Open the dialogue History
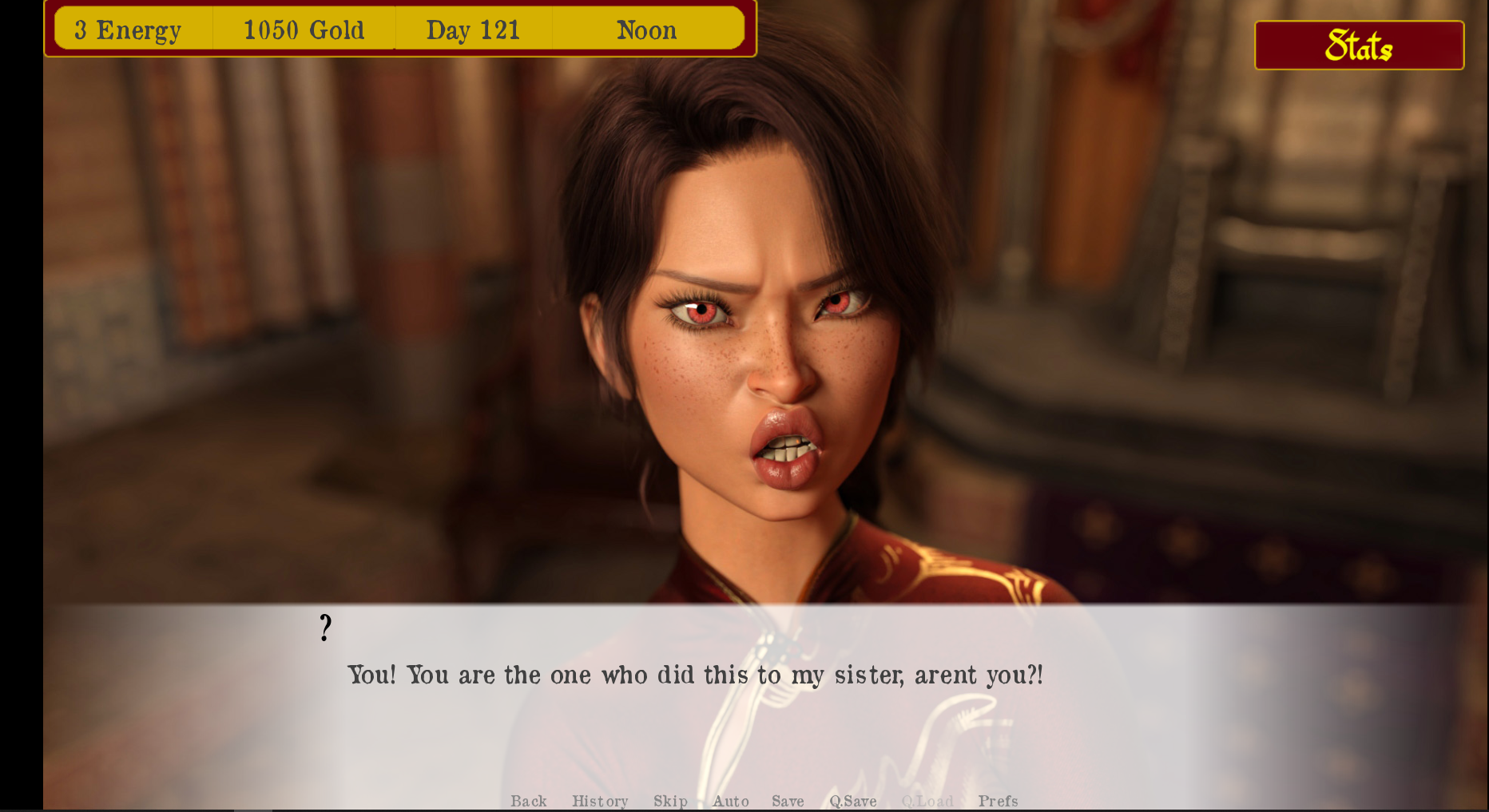 (600, 801)
